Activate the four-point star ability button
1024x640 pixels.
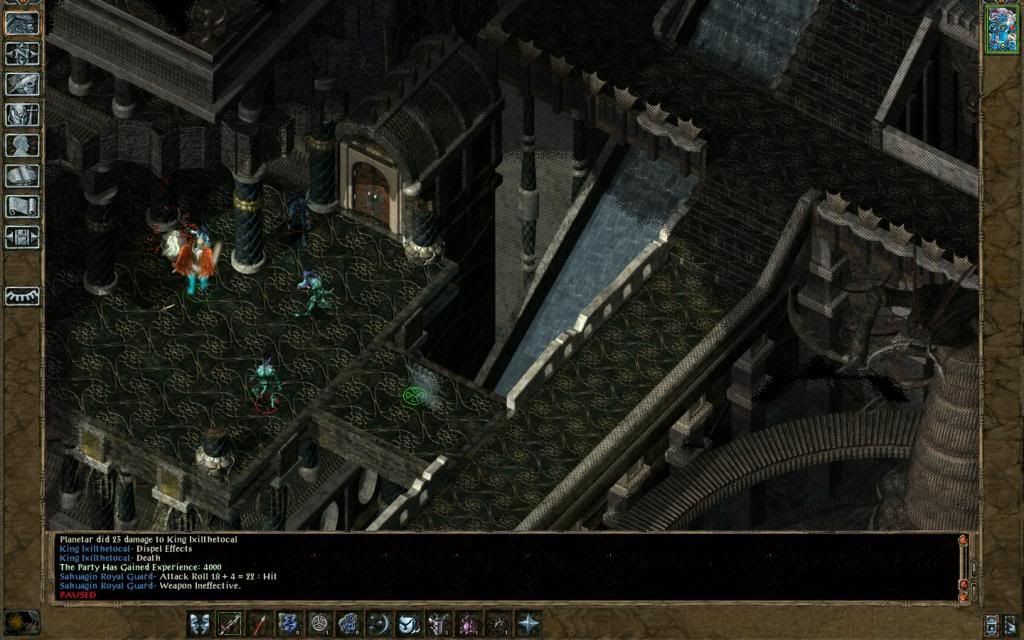pyautogui.click(x=528, y=623)
